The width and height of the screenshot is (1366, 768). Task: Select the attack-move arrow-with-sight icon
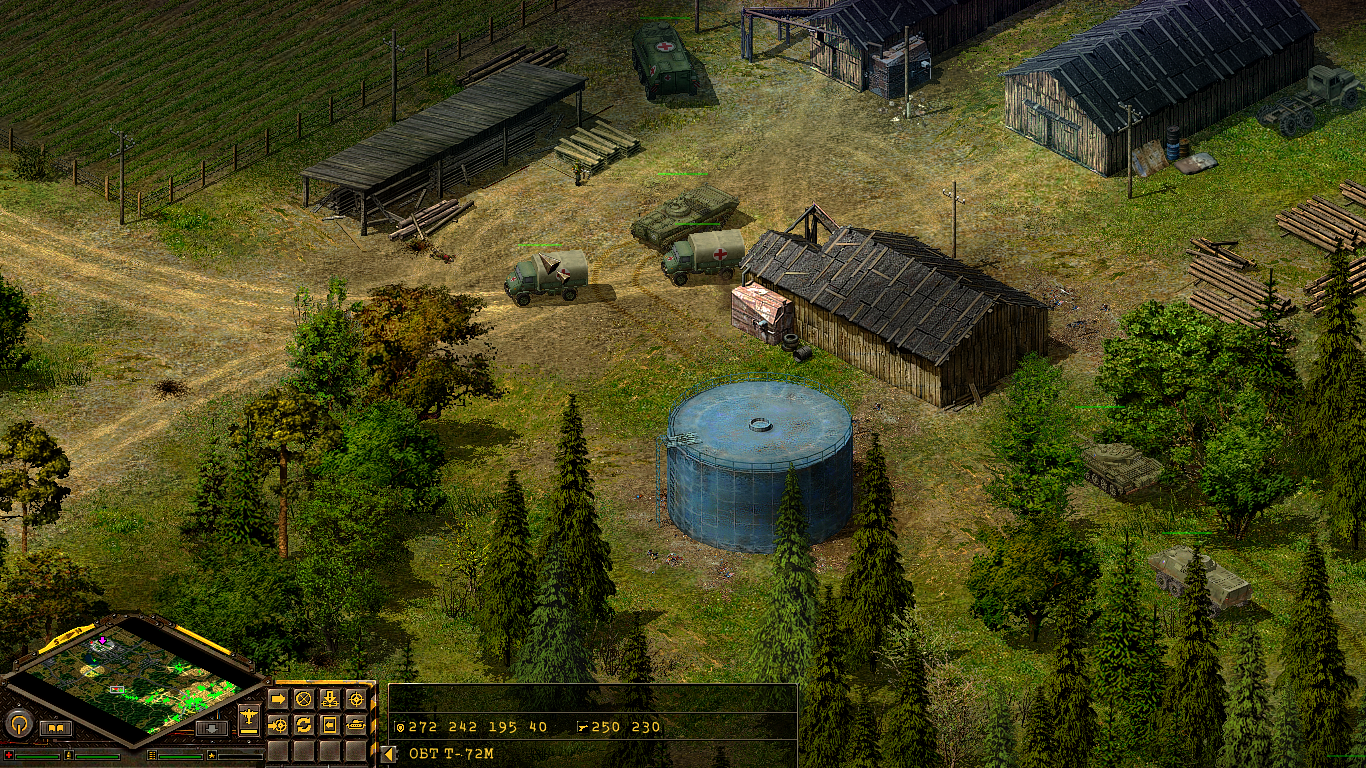[277, 725]
